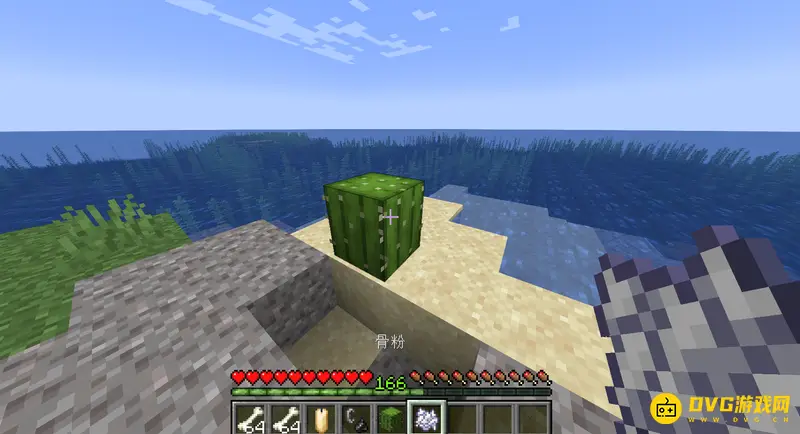Select the cactus block hotbar slot
800x434 pixels.
coord(393,419)
